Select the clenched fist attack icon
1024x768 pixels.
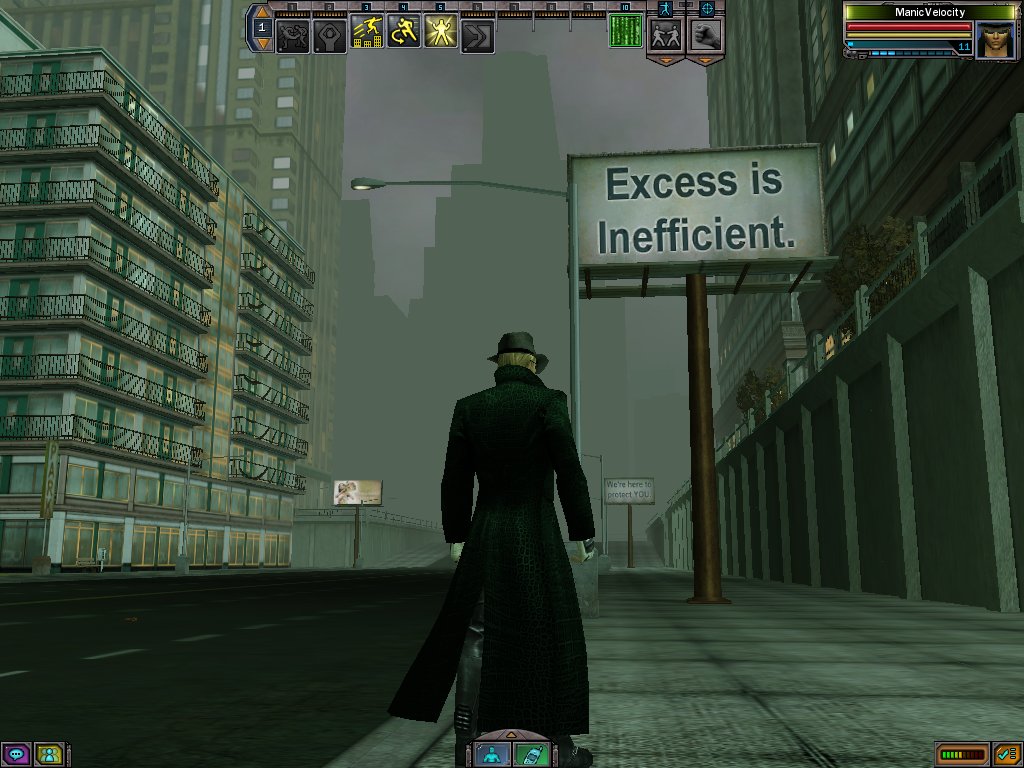(x=706, y=35)
